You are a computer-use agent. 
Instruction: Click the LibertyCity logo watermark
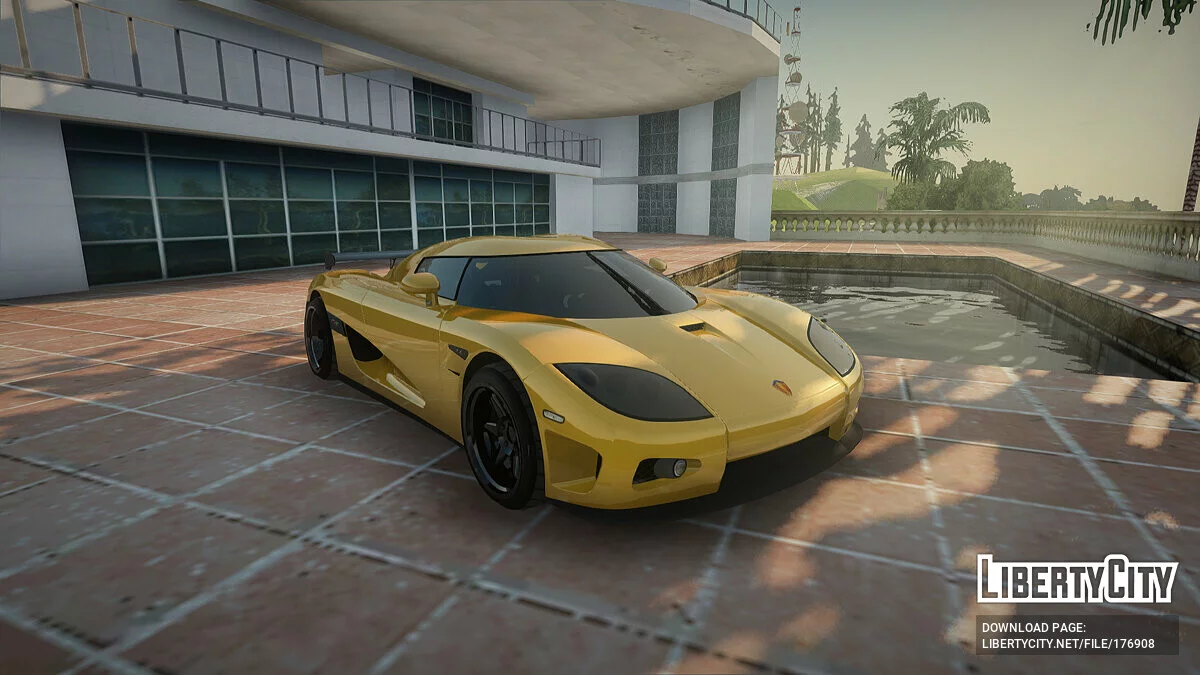click(x=1076, y=580)
